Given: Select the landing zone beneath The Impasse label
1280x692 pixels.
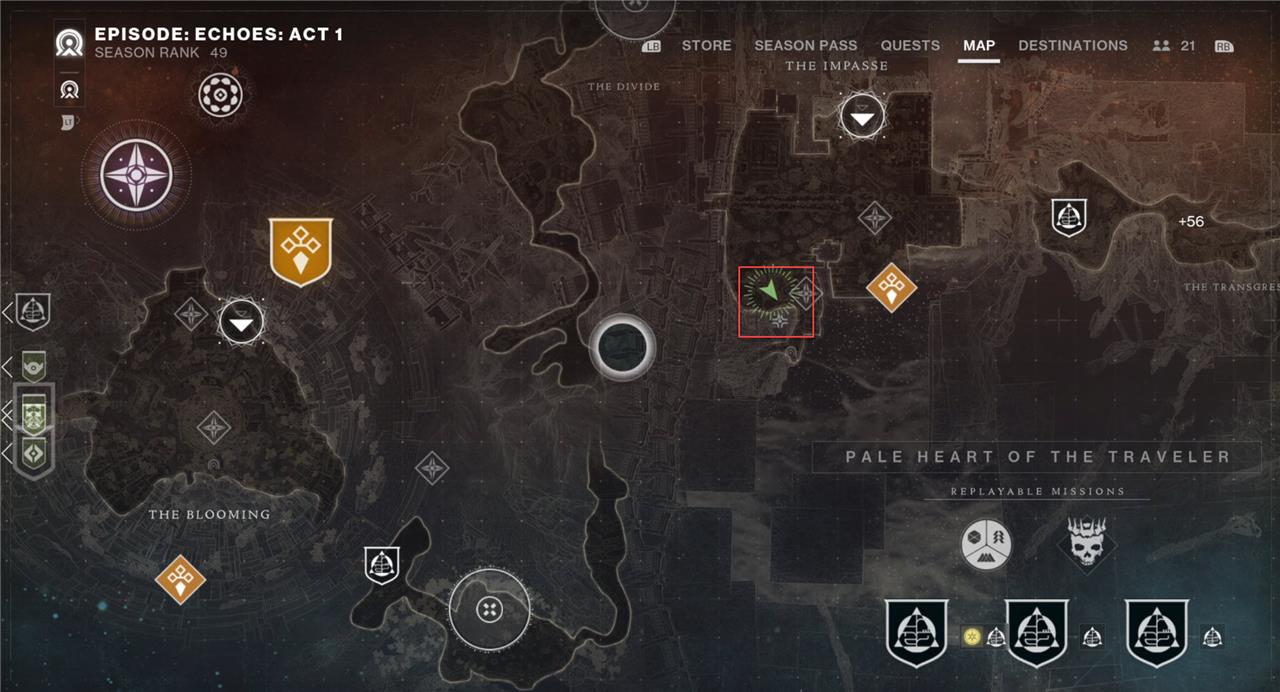Looking at the screenshot, I should pyautogui.click(x=862, y=118).
